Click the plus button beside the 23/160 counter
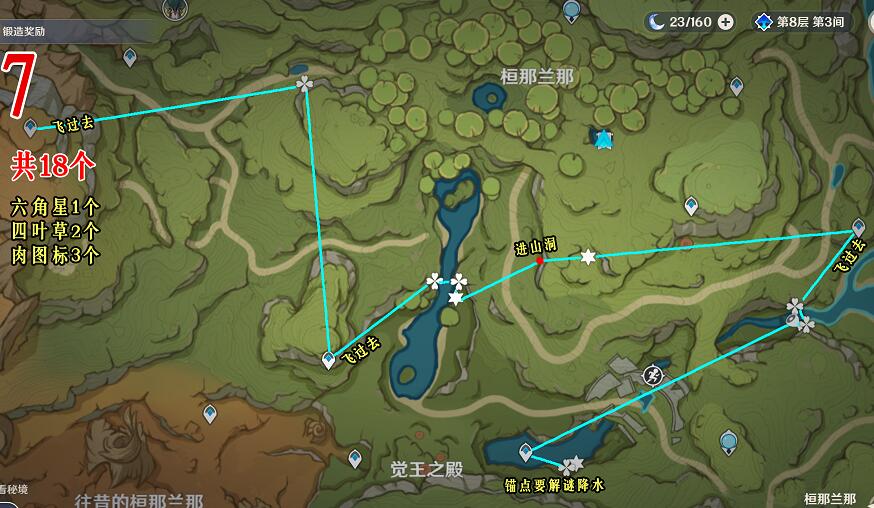The height and width of the screenshot is (508, 874). click(726, 21)
